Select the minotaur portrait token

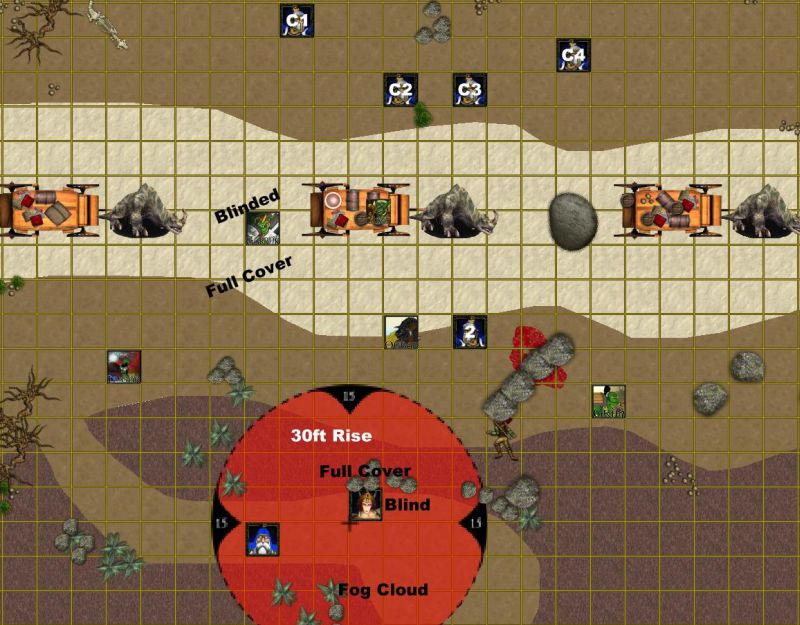(400, 332)
